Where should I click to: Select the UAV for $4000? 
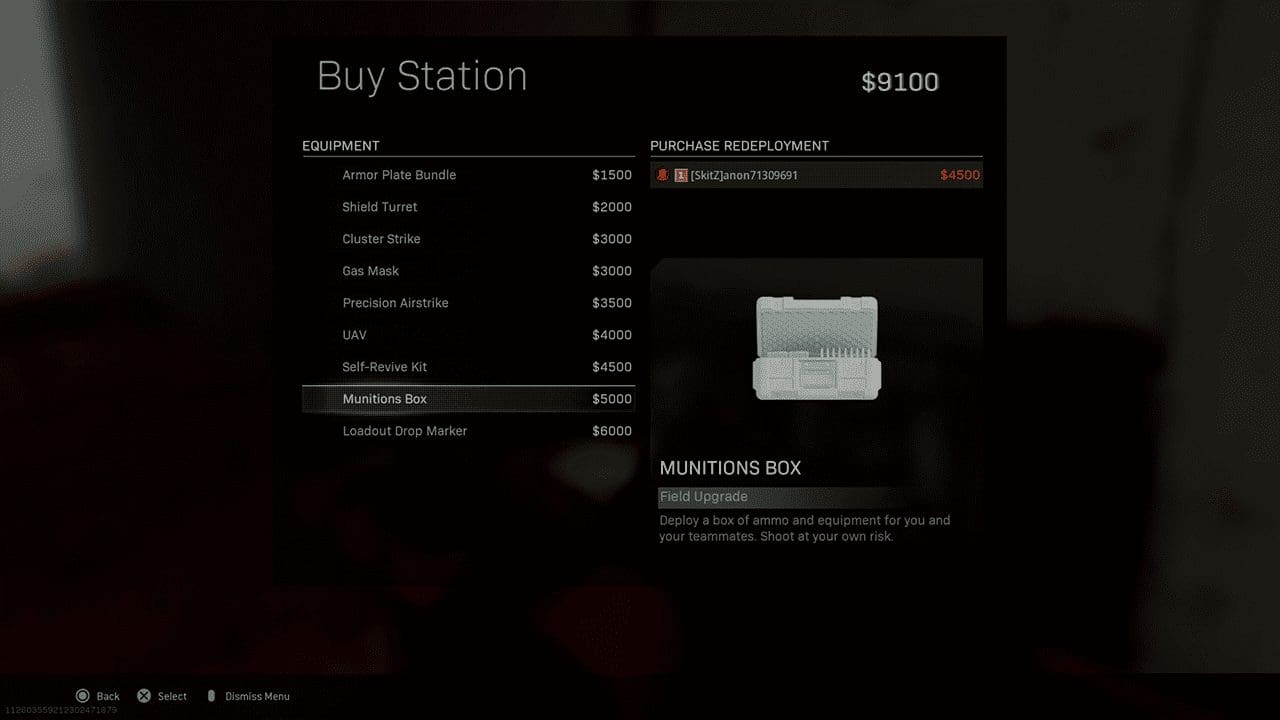tap(468, 335)
